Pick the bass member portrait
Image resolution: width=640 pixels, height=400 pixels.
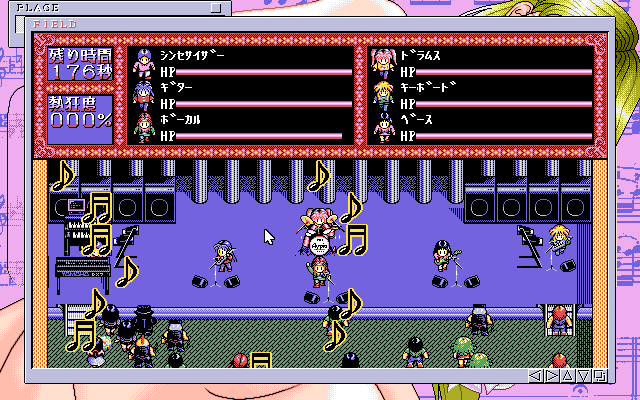[x=381, y=126]
